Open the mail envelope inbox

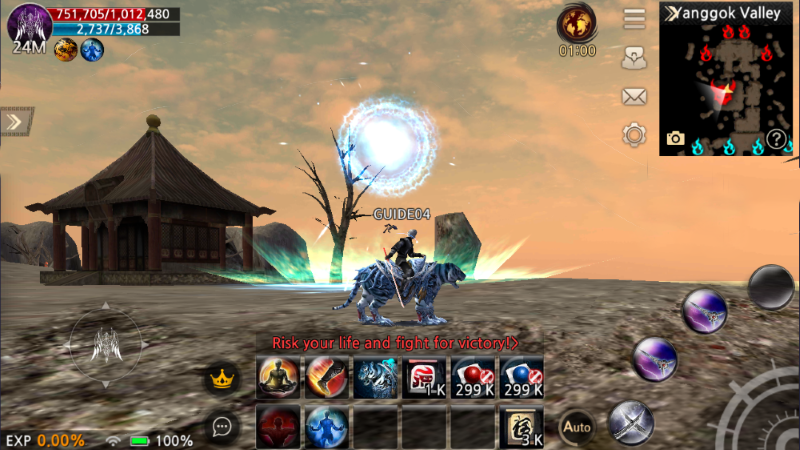(x=634, y=96)
